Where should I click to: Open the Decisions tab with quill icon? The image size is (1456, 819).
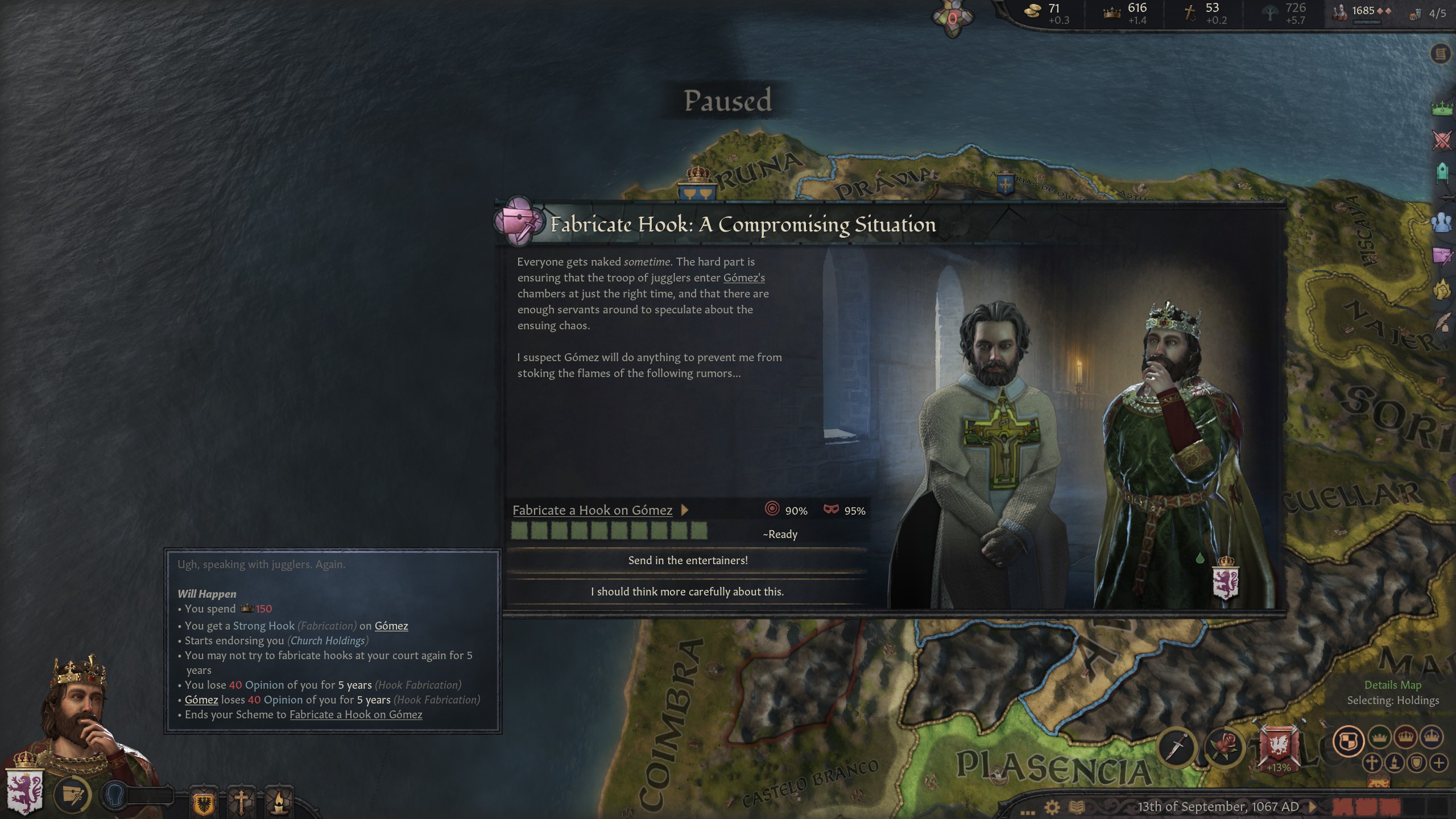(x=1442, y=323)
